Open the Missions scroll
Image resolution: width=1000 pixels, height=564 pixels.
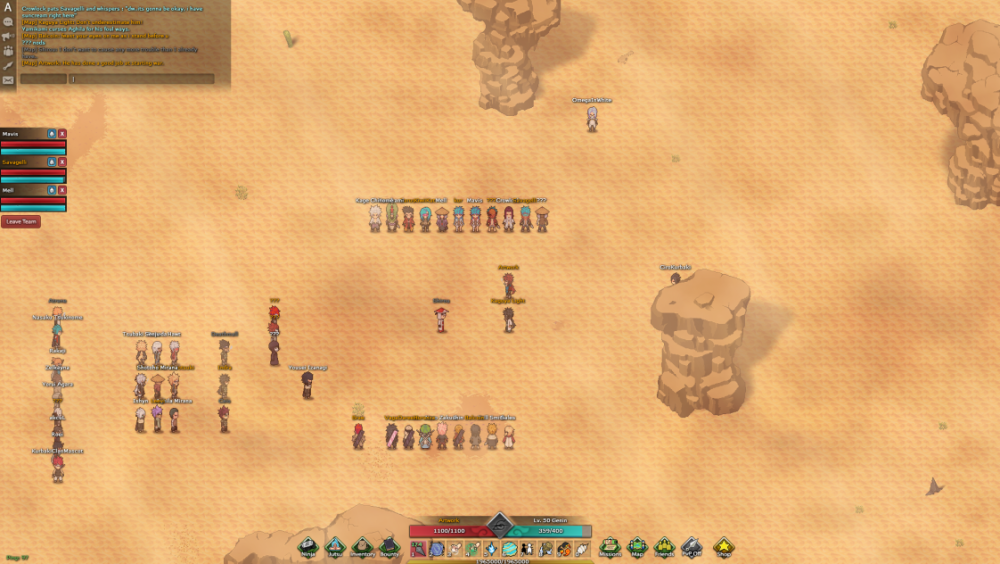[x=610, y=546]
